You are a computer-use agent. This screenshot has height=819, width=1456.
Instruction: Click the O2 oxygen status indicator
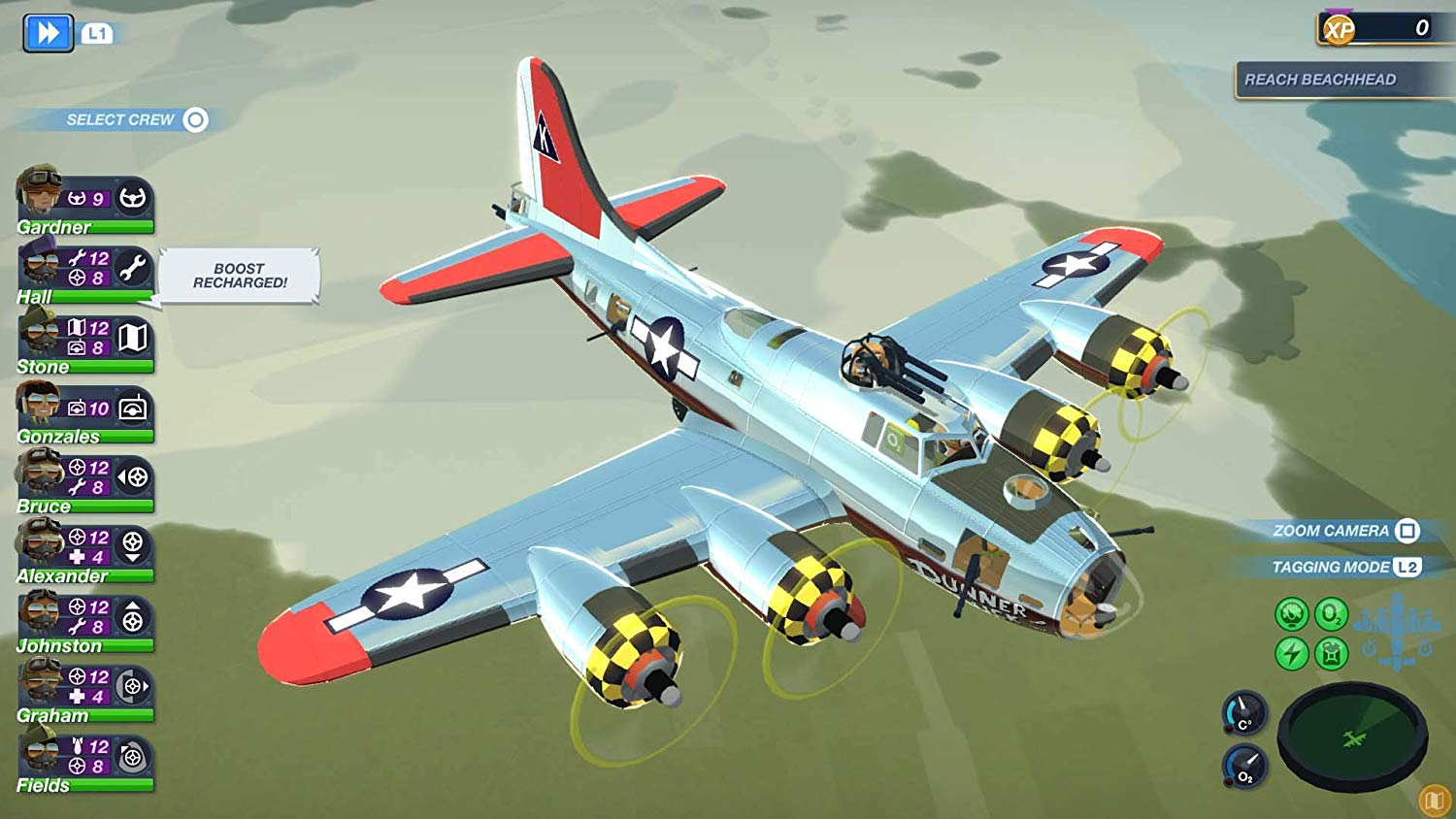[1330, 613]
